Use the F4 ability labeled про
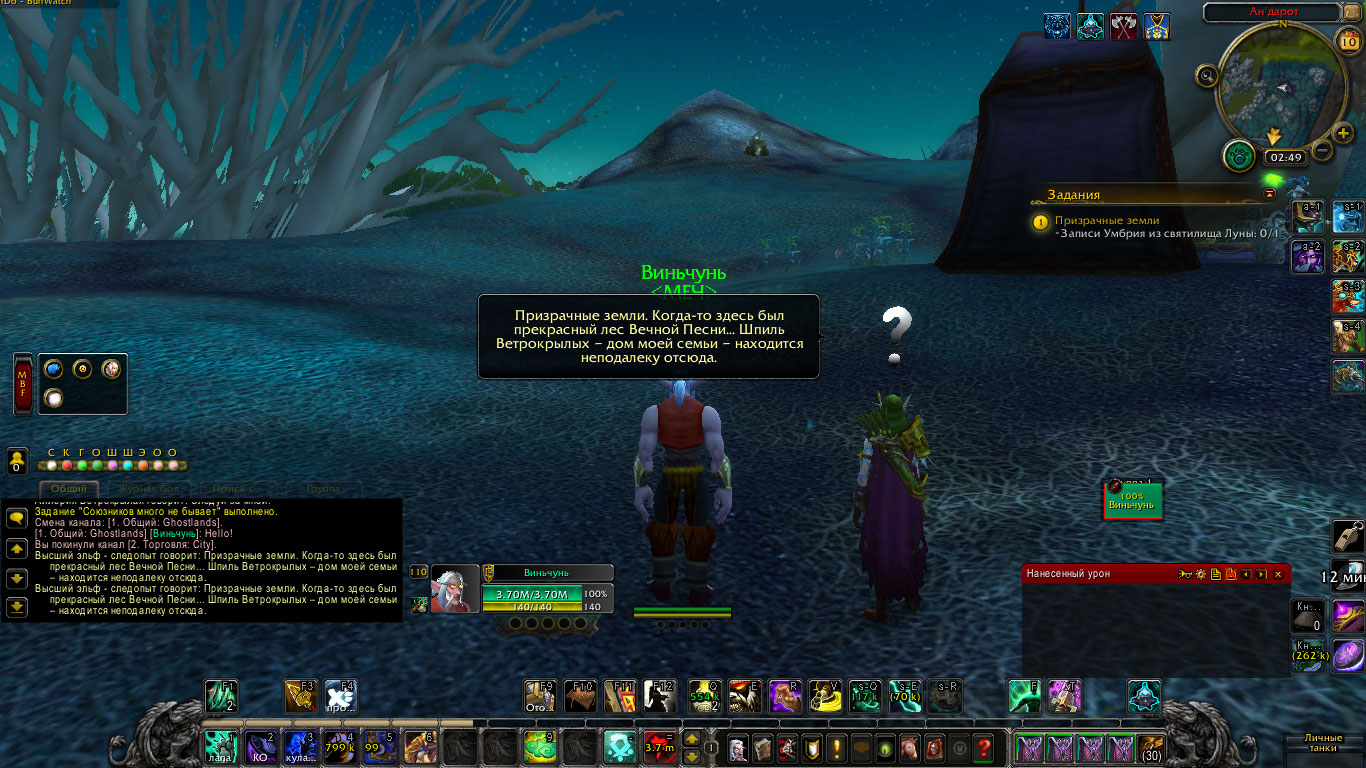1366x768 pixels. (340, 695)
